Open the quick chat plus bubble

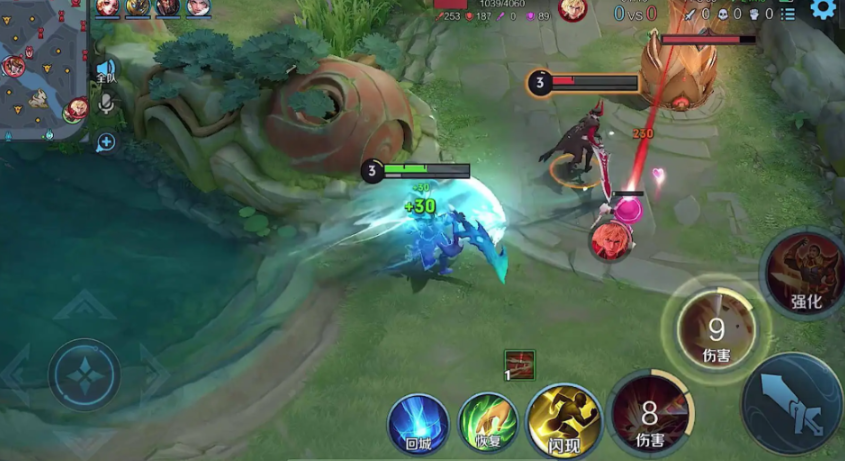click(105, 142)
